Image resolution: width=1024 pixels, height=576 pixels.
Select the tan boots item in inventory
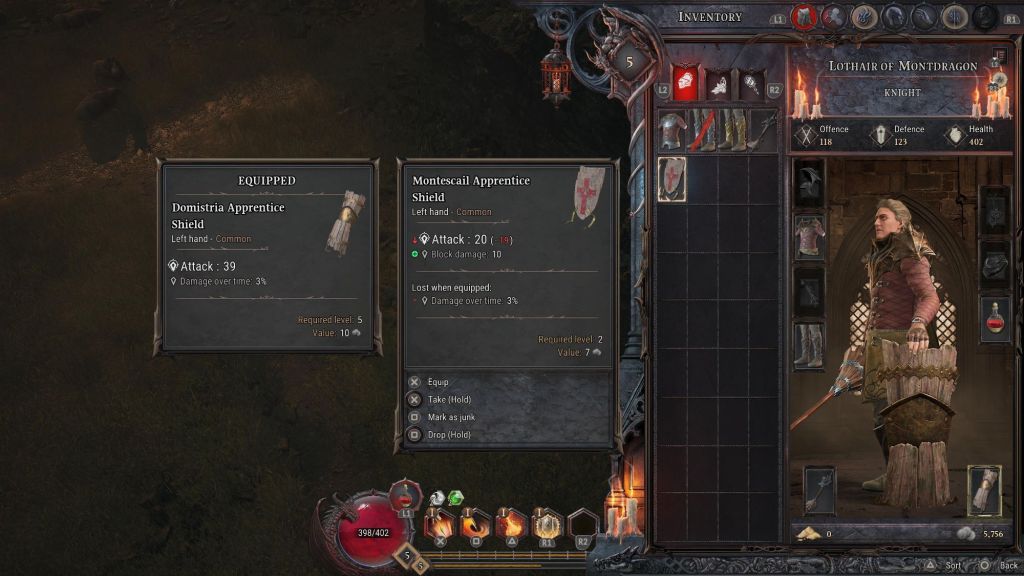734,130
